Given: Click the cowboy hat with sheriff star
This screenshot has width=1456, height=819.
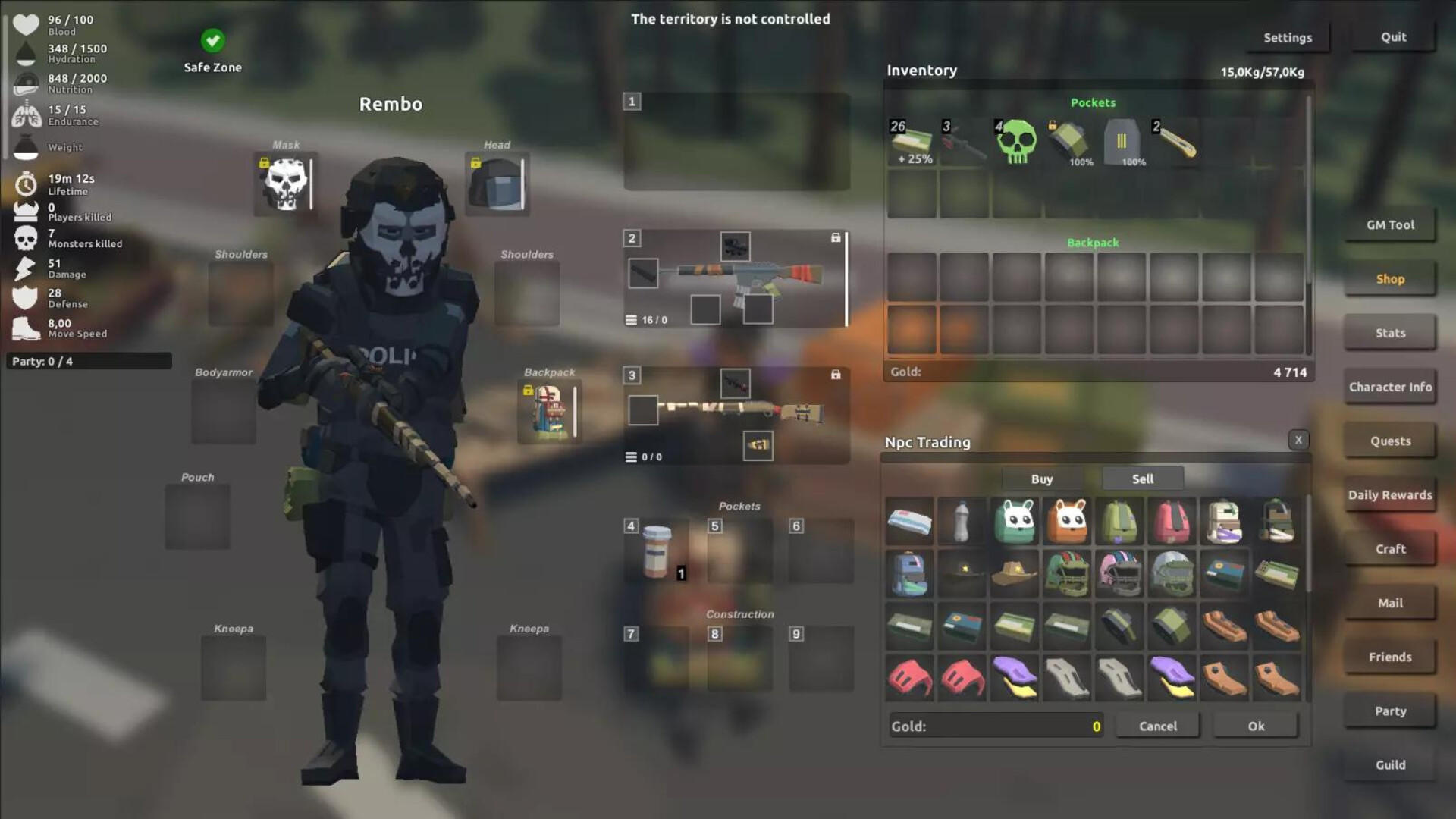Looking at the screenshot, I should (1015, 574).
